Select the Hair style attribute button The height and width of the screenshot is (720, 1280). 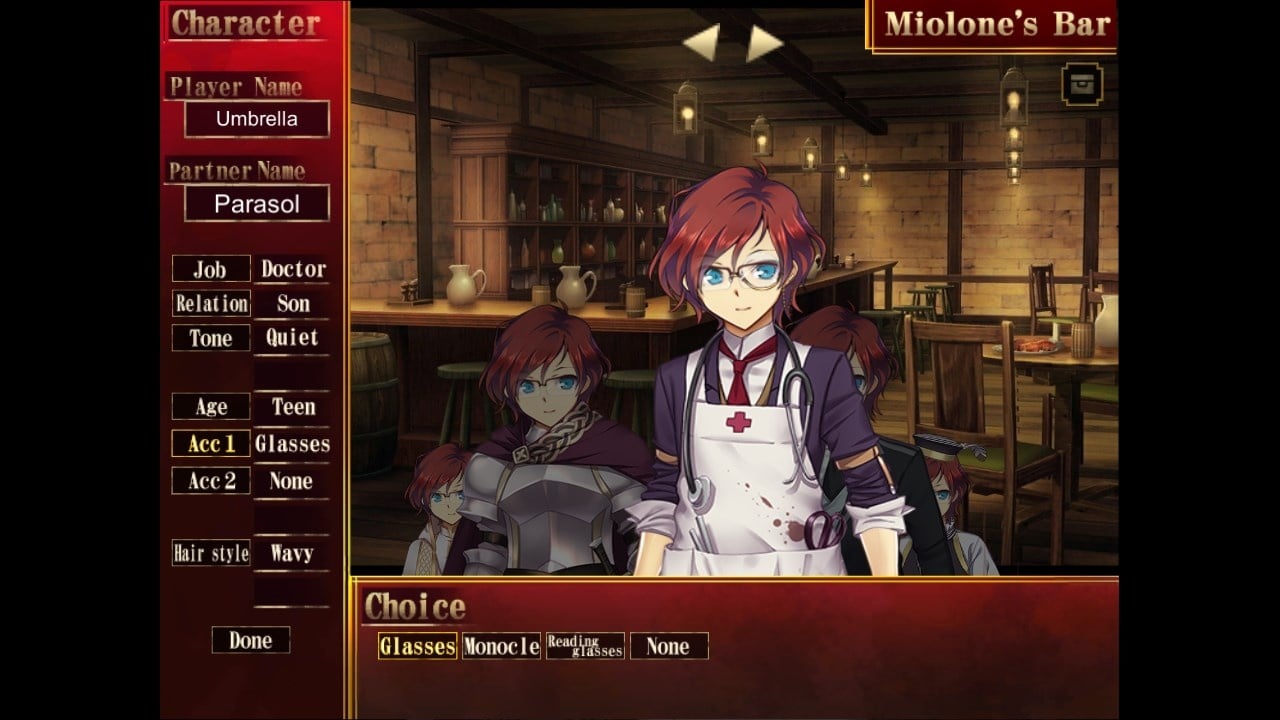(x=210, y=553)
